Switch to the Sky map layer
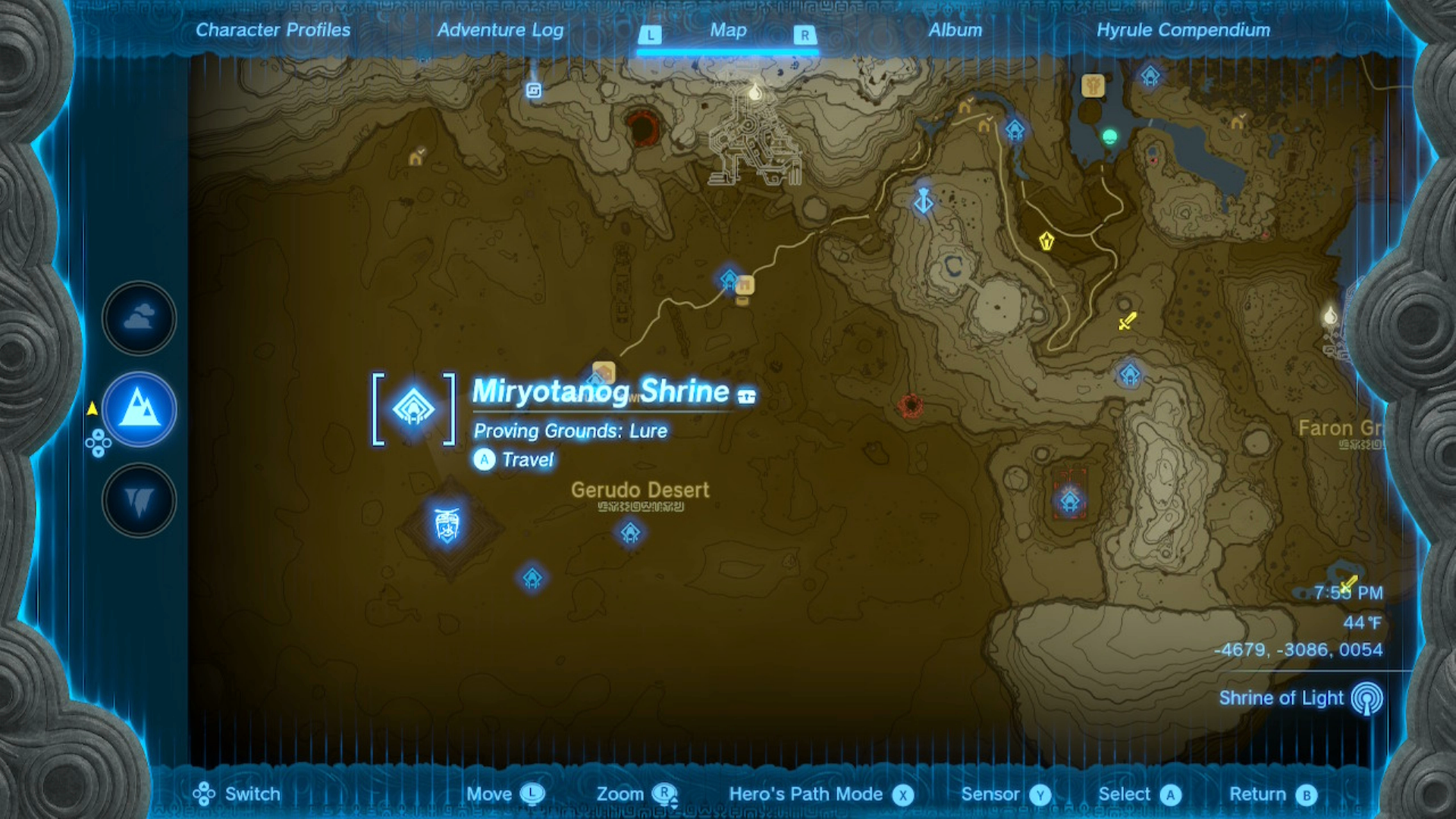 138,318
